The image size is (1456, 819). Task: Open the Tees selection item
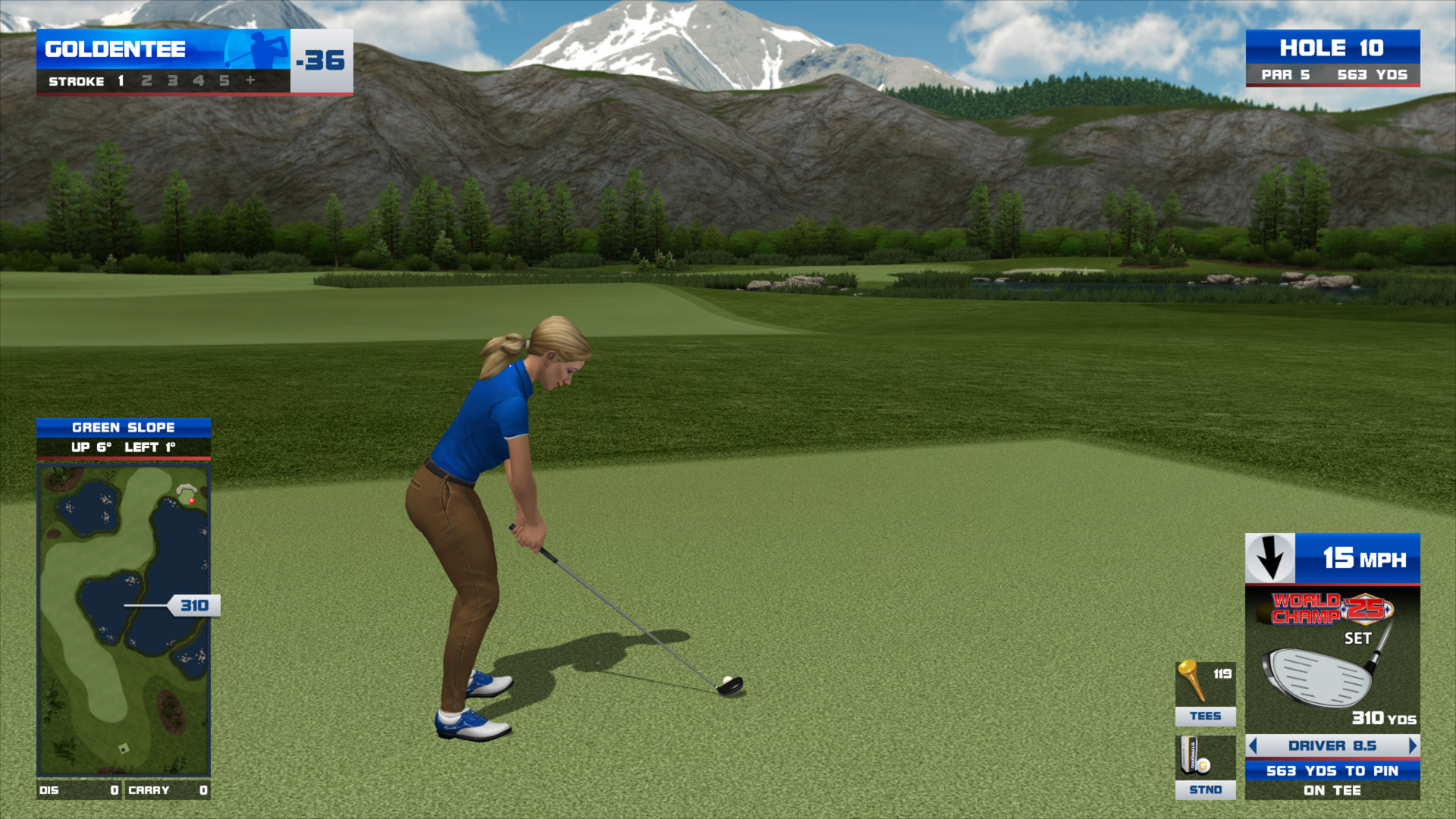[x=1205, y=693]
